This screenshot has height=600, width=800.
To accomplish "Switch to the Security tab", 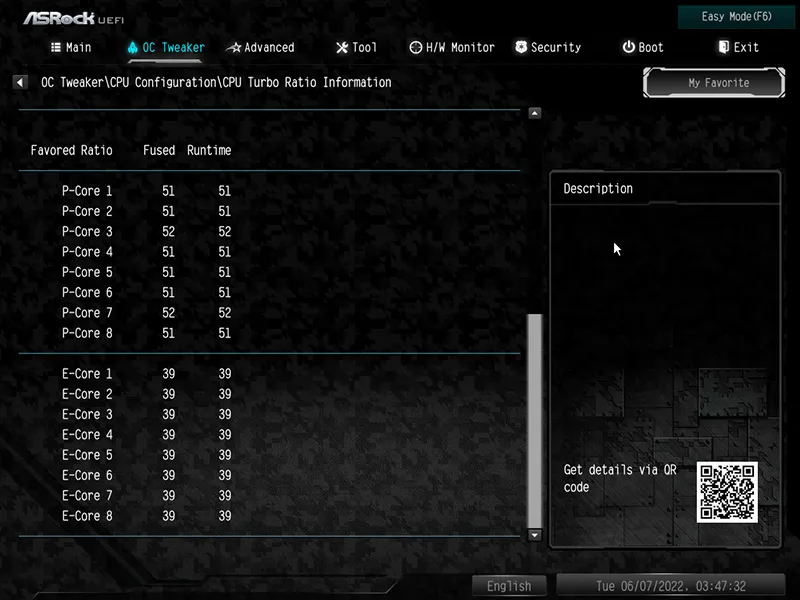I will click(547, 47).
